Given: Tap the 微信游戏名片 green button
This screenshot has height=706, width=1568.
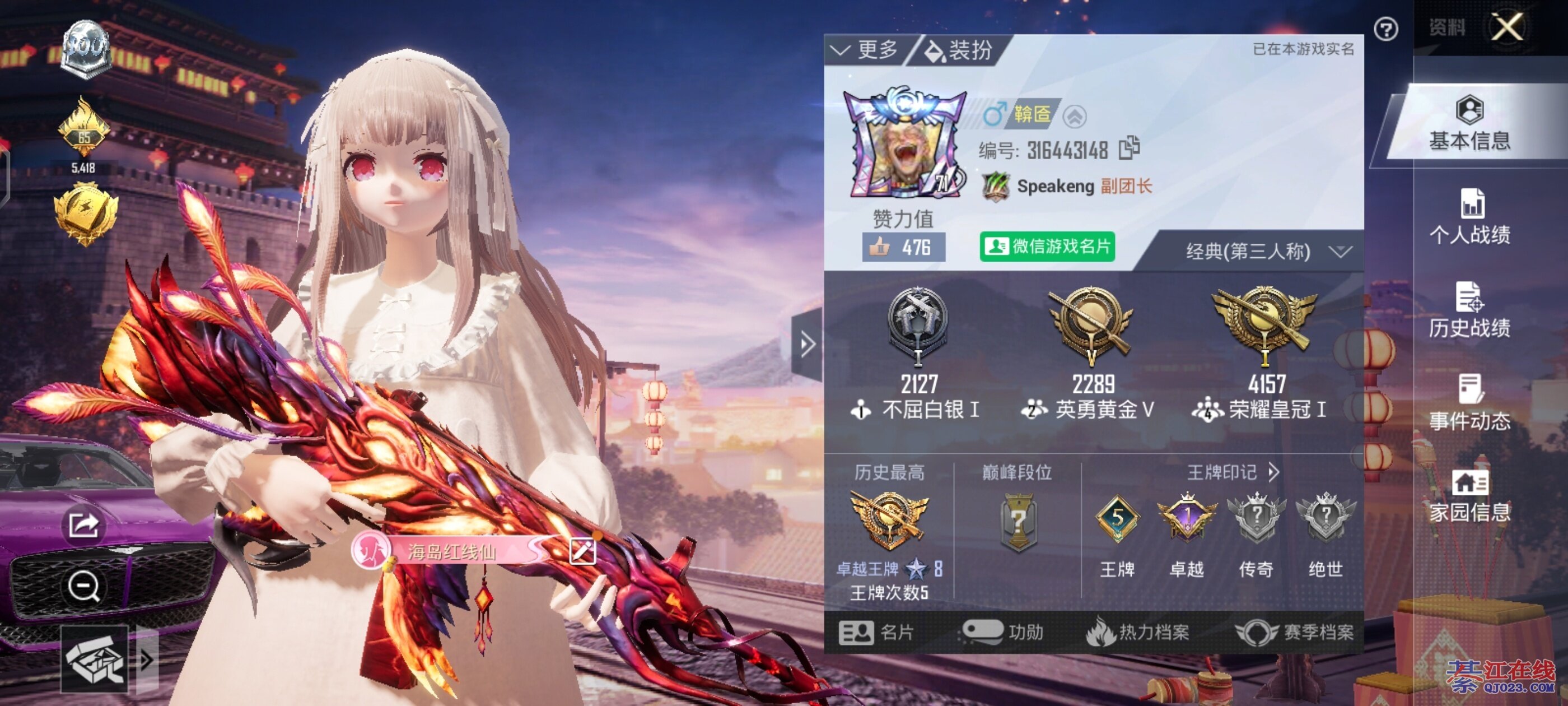Looking at the screenshot, I should (x=1047, y=247).
